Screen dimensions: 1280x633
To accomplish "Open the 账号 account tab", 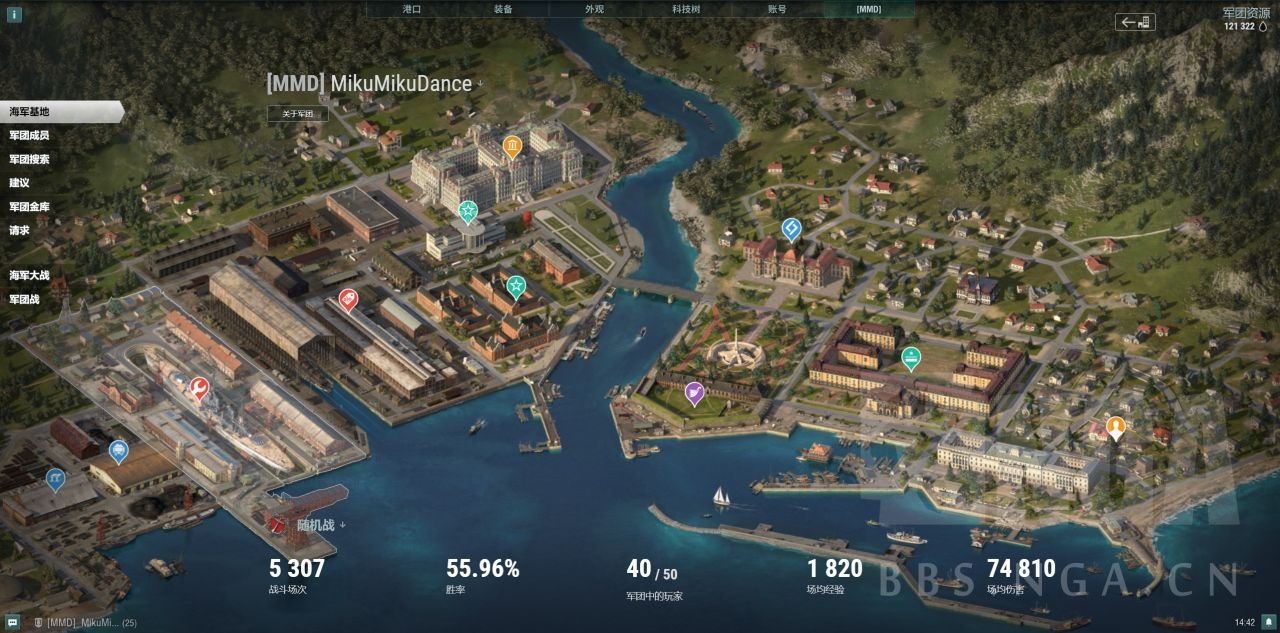I will pos(777,9).
